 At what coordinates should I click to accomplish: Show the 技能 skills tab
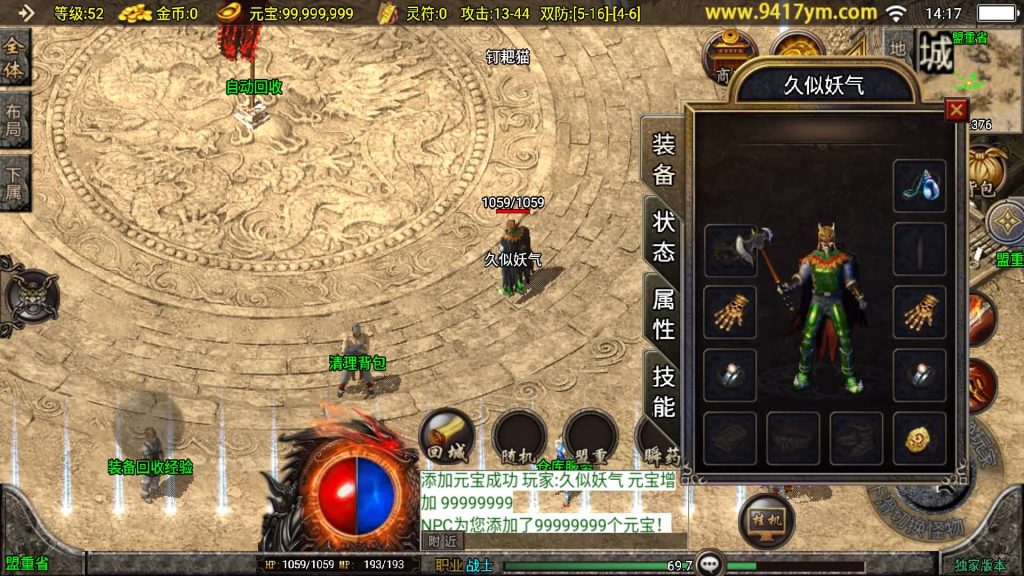coord(664,390)
